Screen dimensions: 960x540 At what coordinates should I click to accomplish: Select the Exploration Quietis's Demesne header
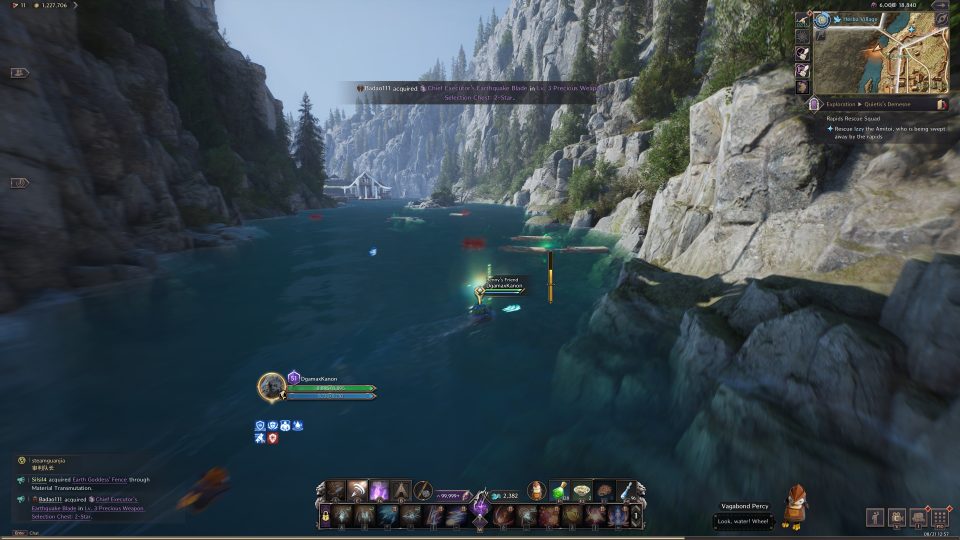pos(870,103)
